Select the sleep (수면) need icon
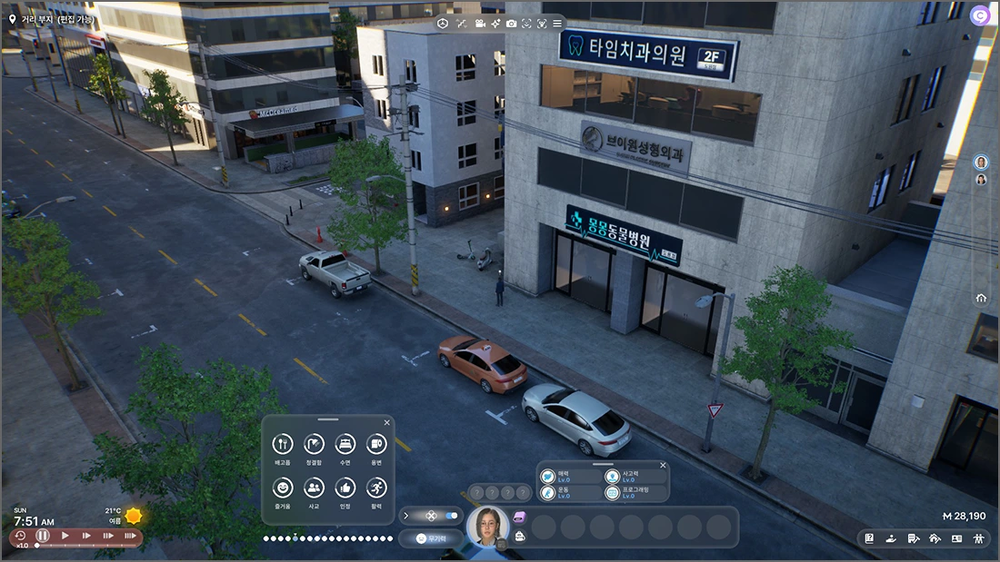1000x562 pixels. [345, 443]
